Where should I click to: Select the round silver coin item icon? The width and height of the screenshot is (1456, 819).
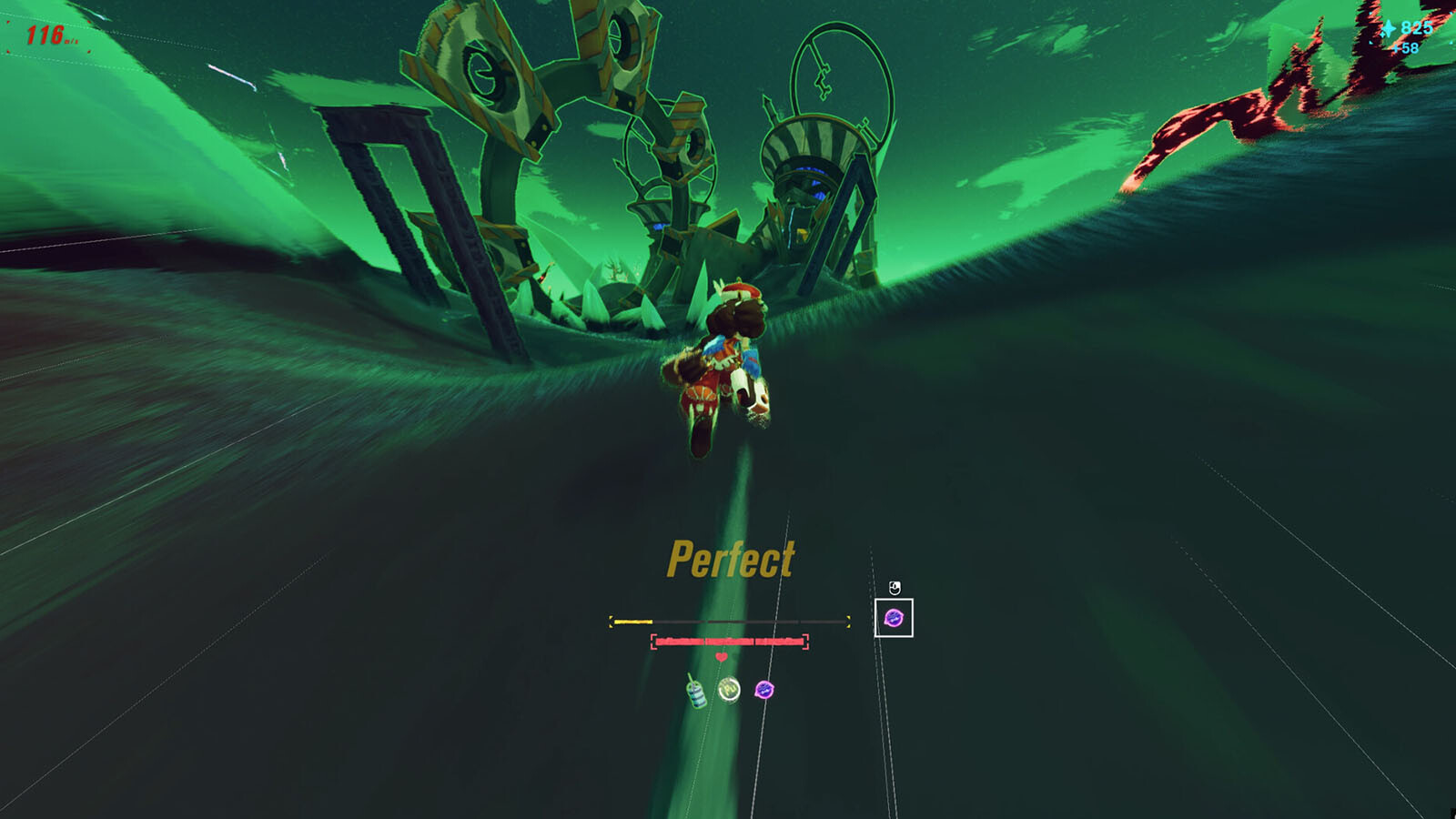(x=729, y=691)
